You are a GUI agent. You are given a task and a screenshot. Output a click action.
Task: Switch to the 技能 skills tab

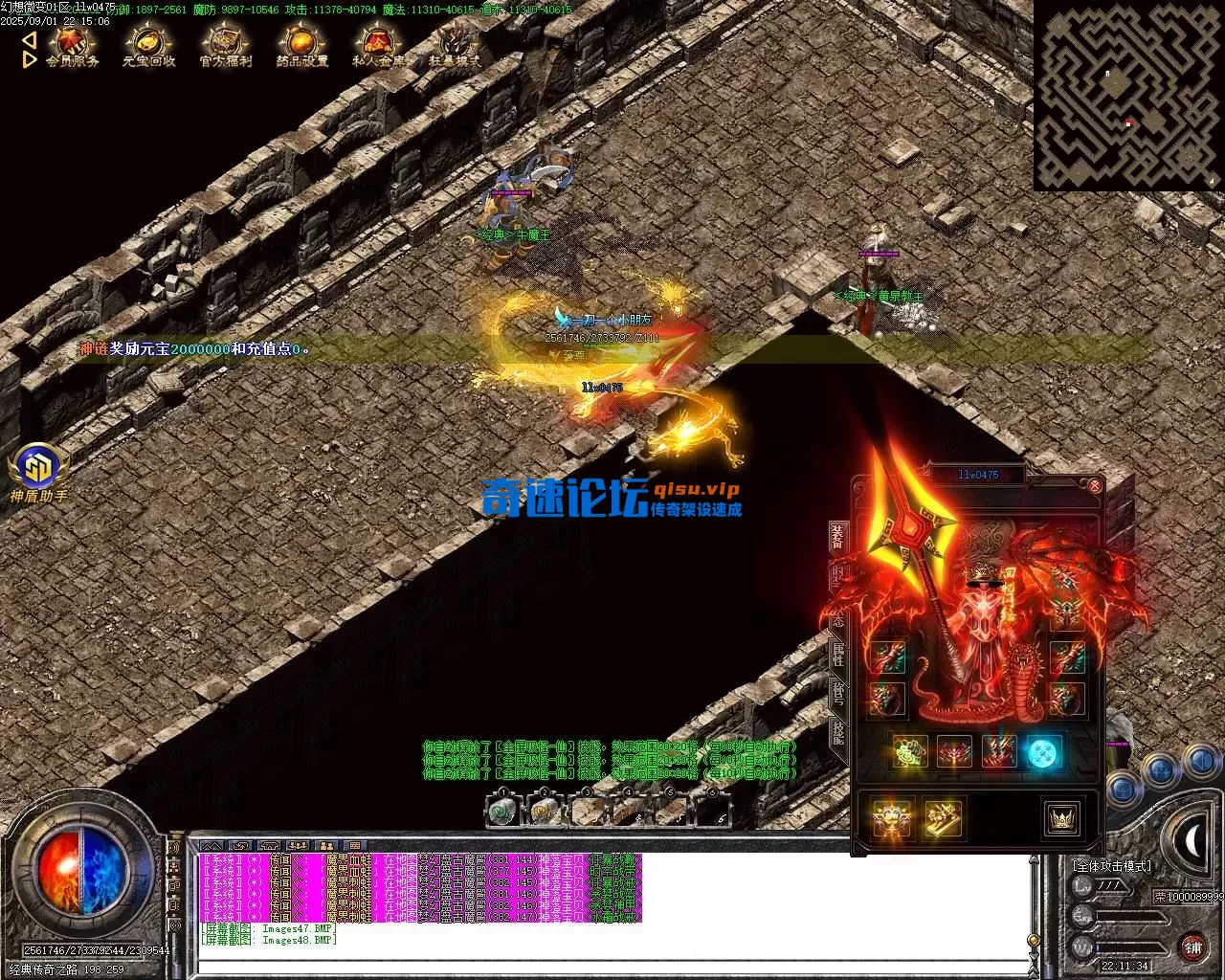(x=837, y=733)
